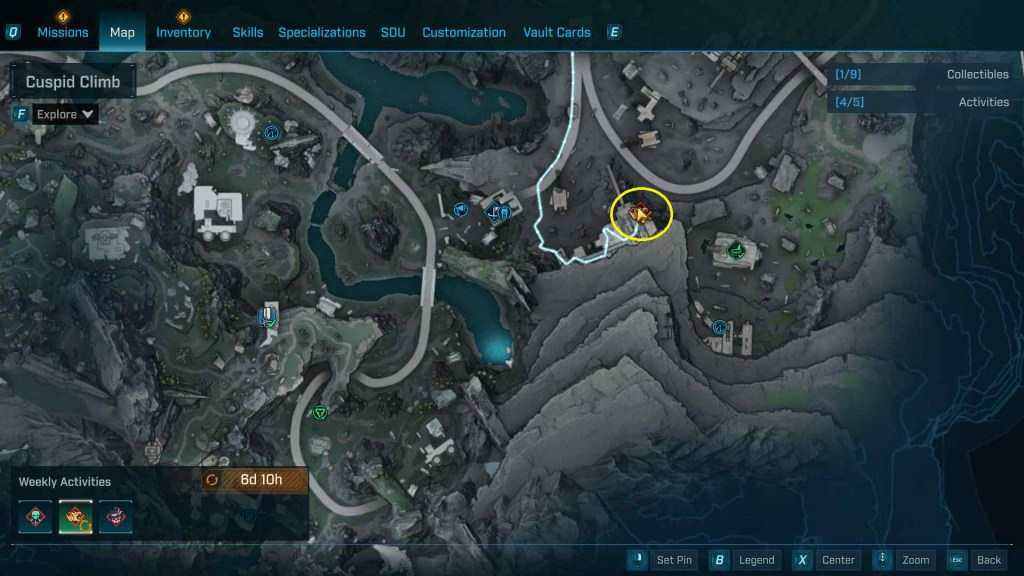1024x576 pixels.
Task: Open the Inventory tab
Action: [x=183, y=32]
